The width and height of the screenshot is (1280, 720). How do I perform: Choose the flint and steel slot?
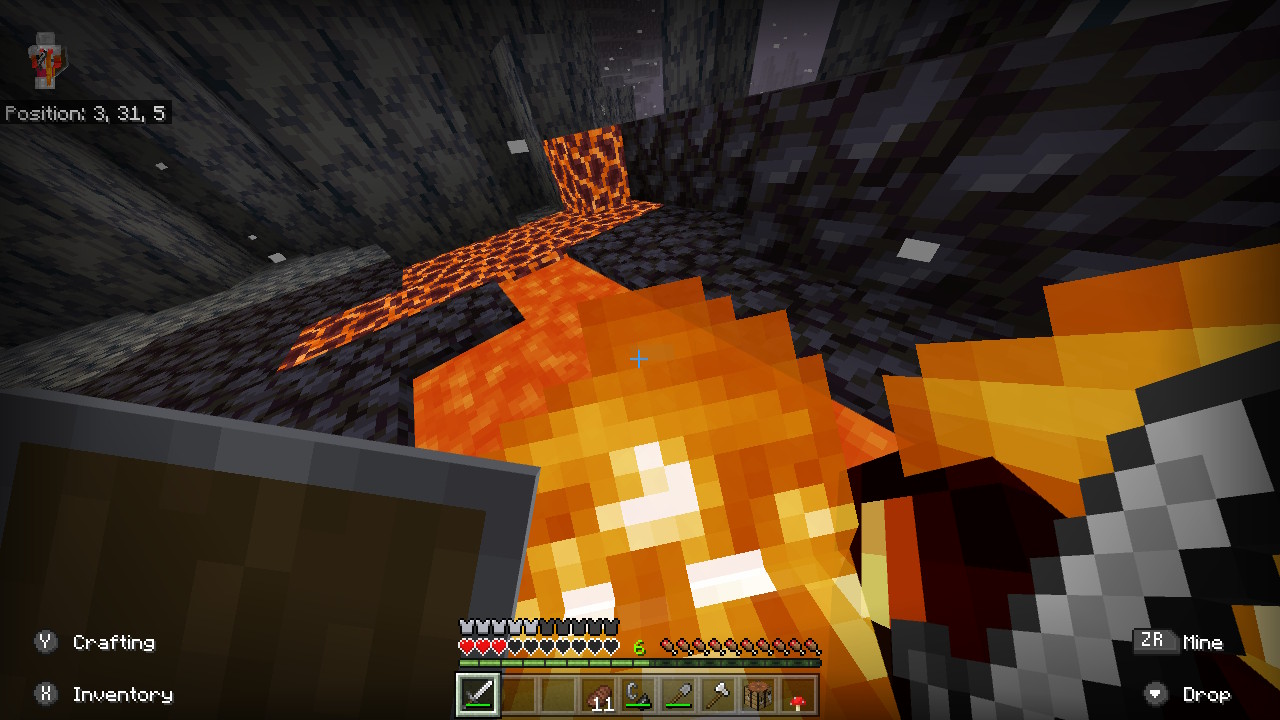(638, 694)
